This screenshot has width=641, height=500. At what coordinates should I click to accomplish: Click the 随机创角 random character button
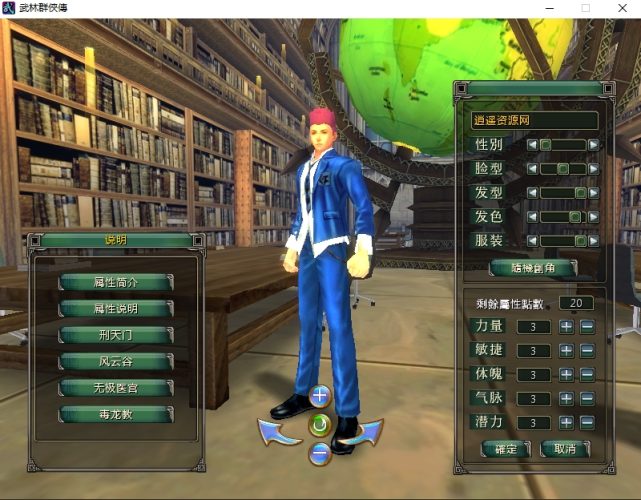(533, 268)
